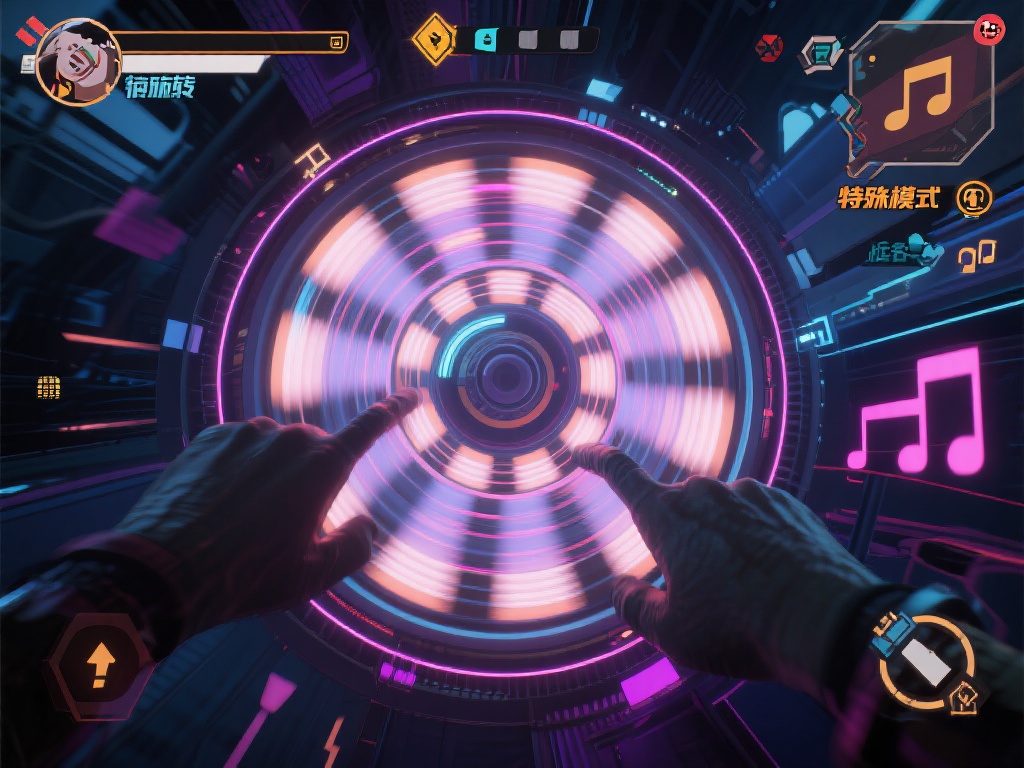Viewport: 1024px width, 768px height.
Task: Select the cyan lit indicator slot
Action: coord(486,40)
